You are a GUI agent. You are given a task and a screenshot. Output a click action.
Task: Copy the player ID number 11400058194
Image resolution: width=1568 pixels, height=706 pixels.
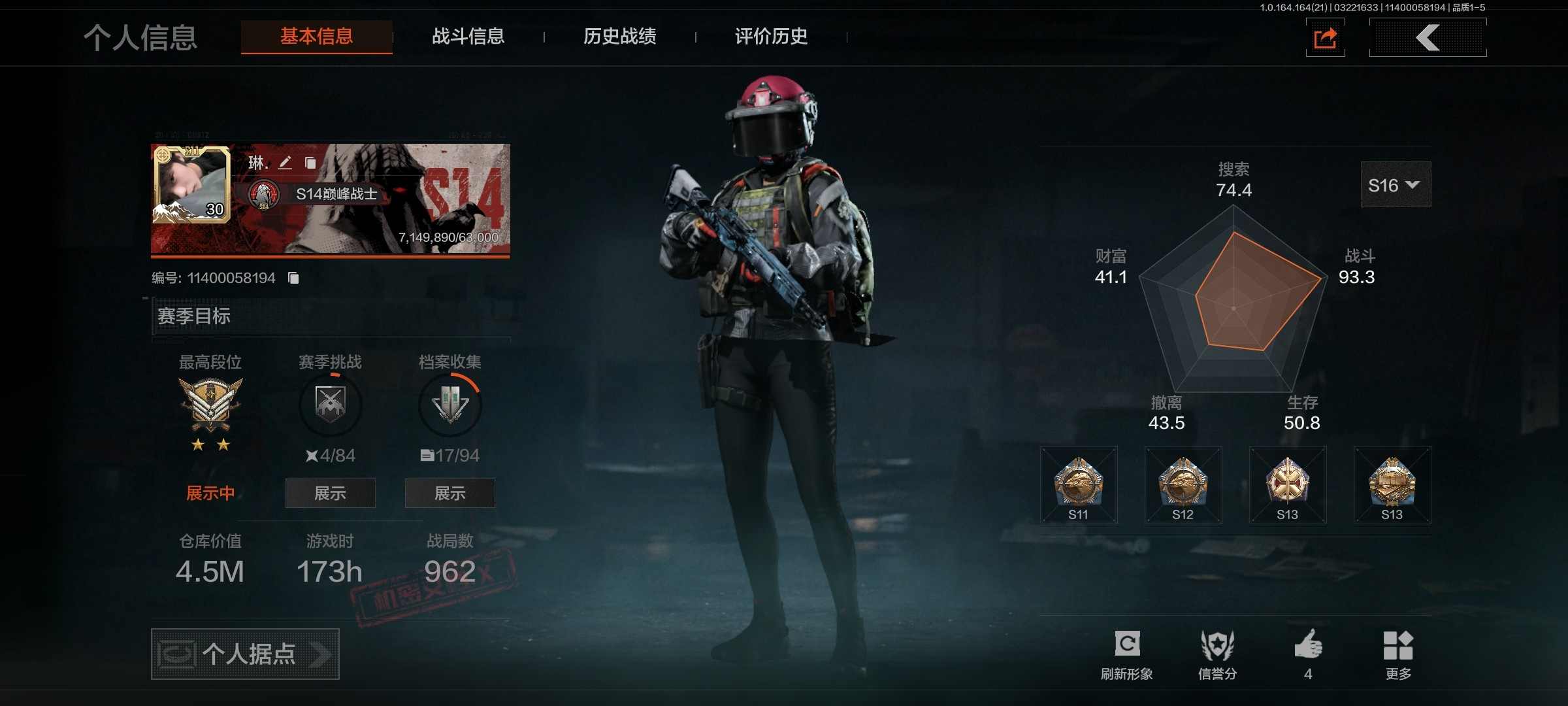(294, 278)
